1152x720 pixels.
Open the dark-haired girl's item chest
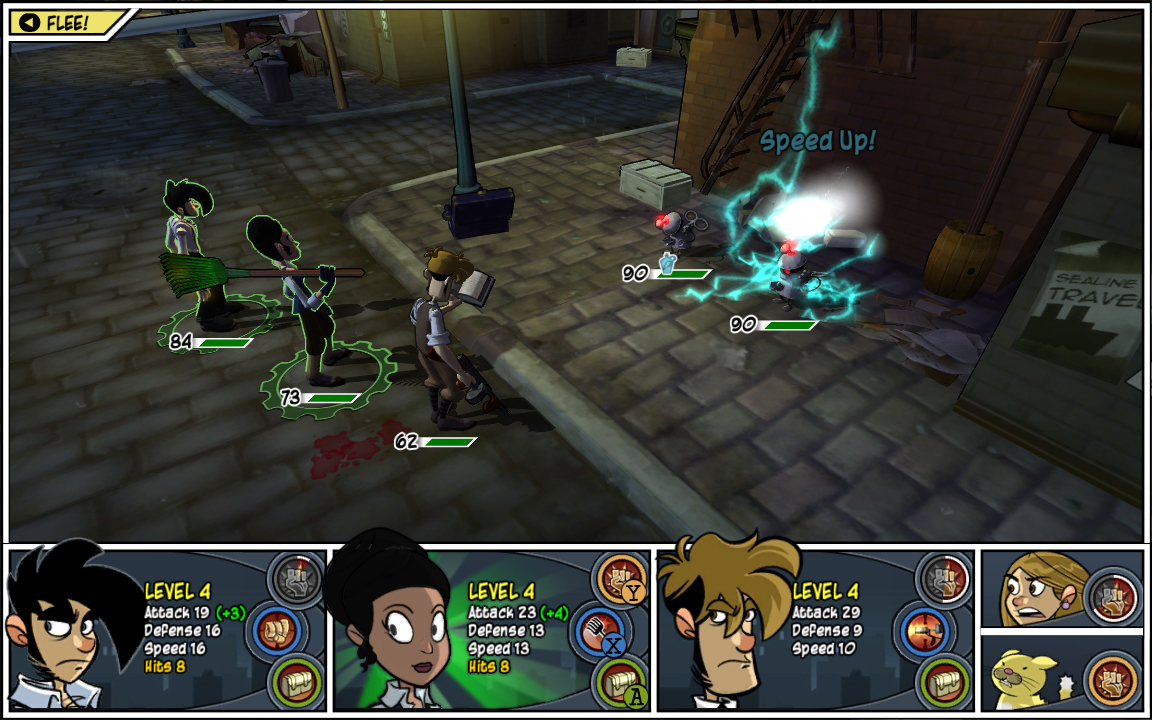tap(620, 680)
